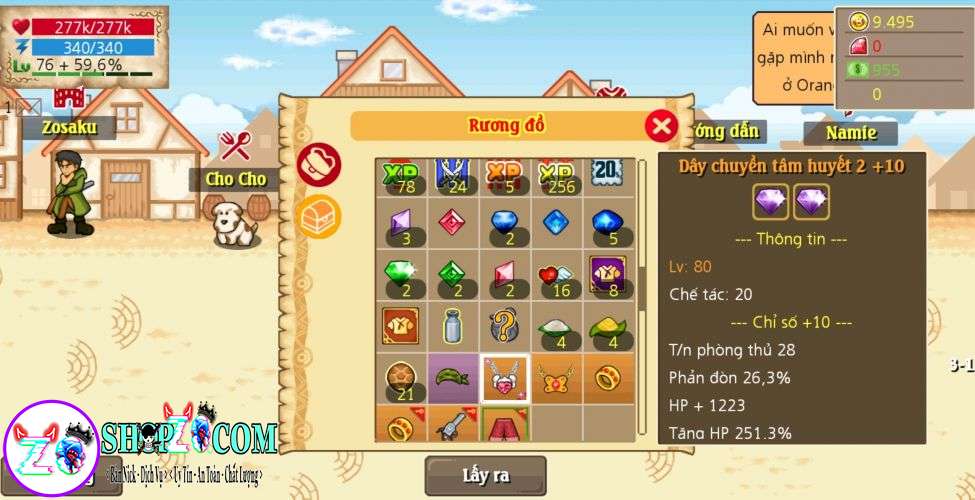Select the purple crystal shard stack of 3
Image resolution: width=975 pixels, height=500 pixels.
(x=402, y=223)
